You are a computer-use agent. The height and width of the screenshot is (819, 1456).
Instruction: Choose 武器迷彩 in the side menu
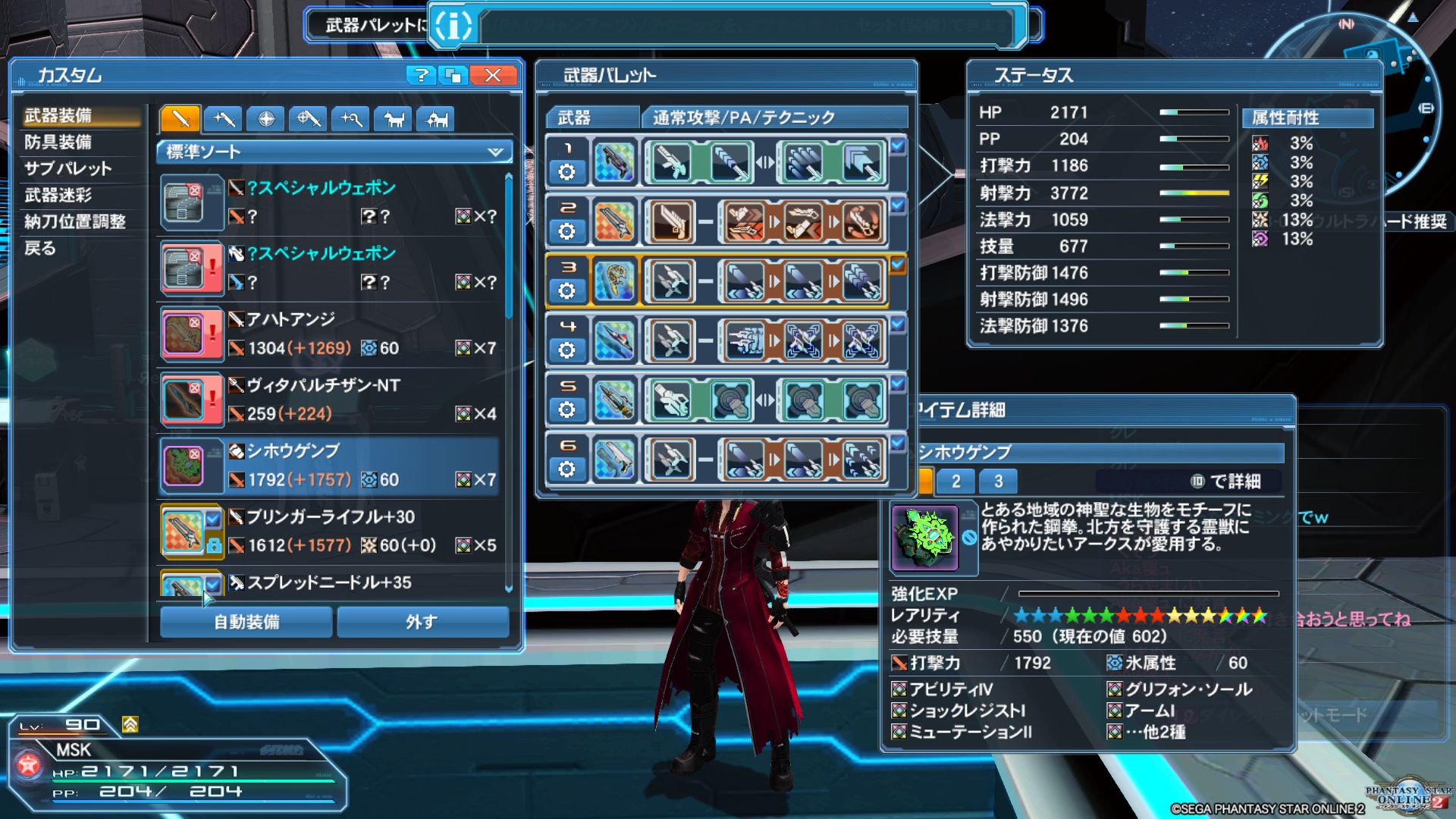click(58, 195)
